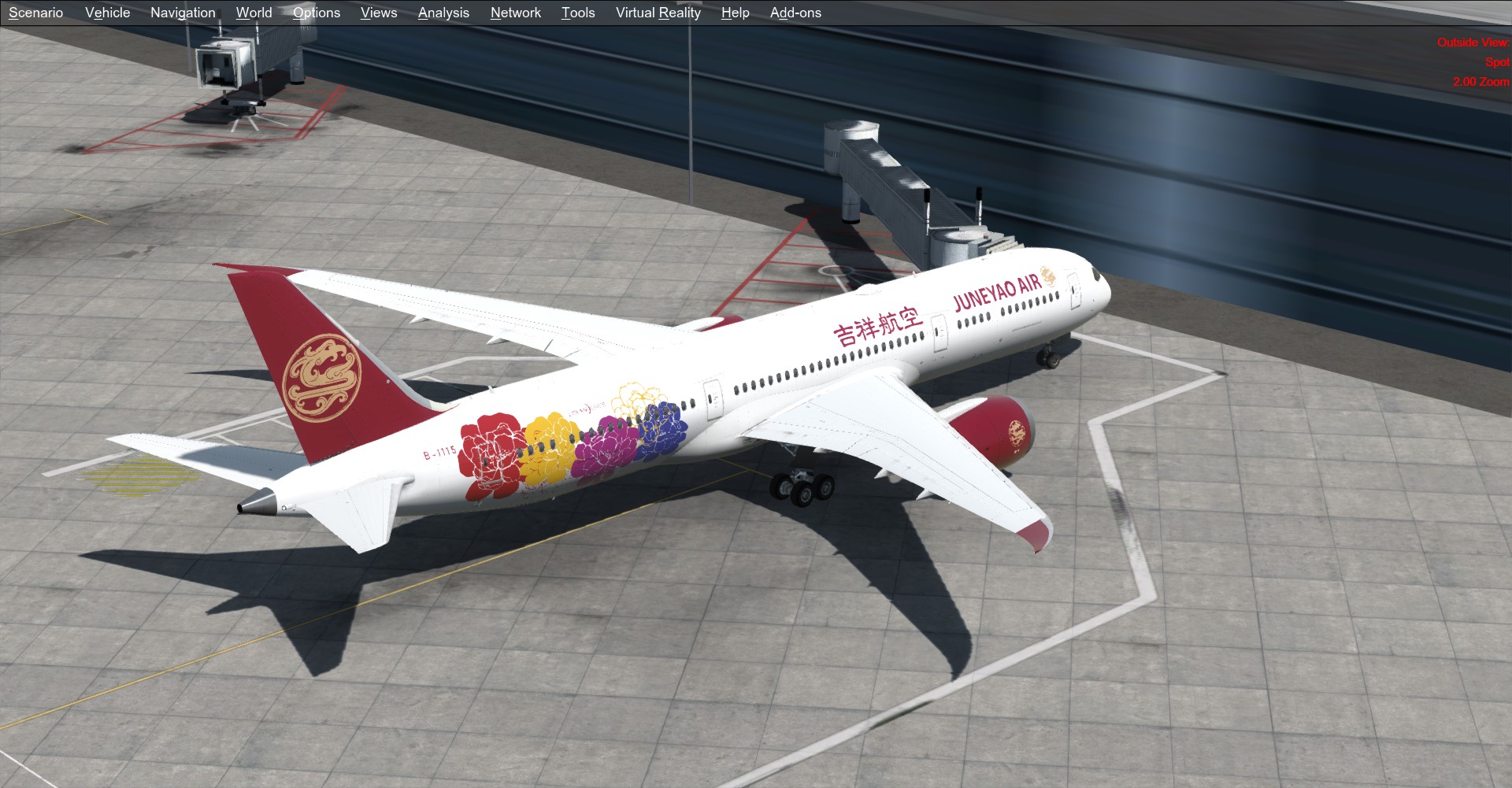Open the Navigation menu

(182, 13)
